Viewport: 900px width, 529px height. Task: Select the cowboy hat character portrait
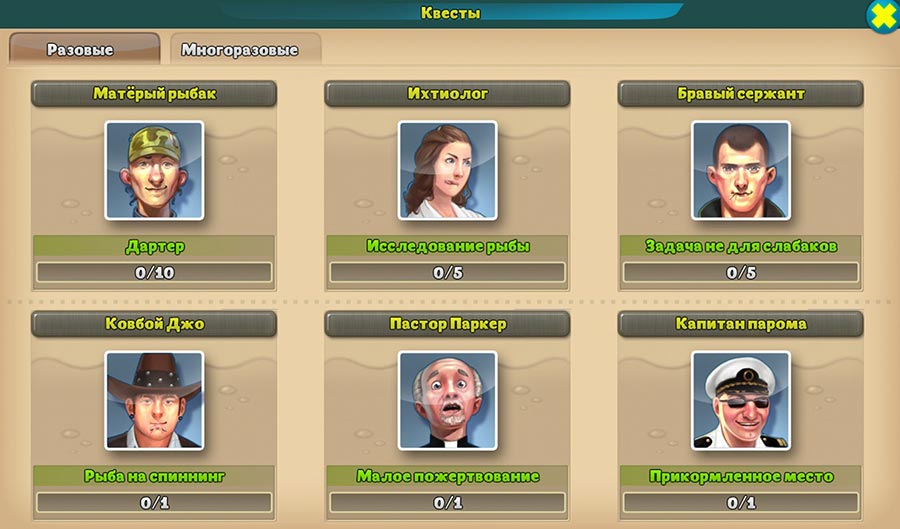[154, 399]
